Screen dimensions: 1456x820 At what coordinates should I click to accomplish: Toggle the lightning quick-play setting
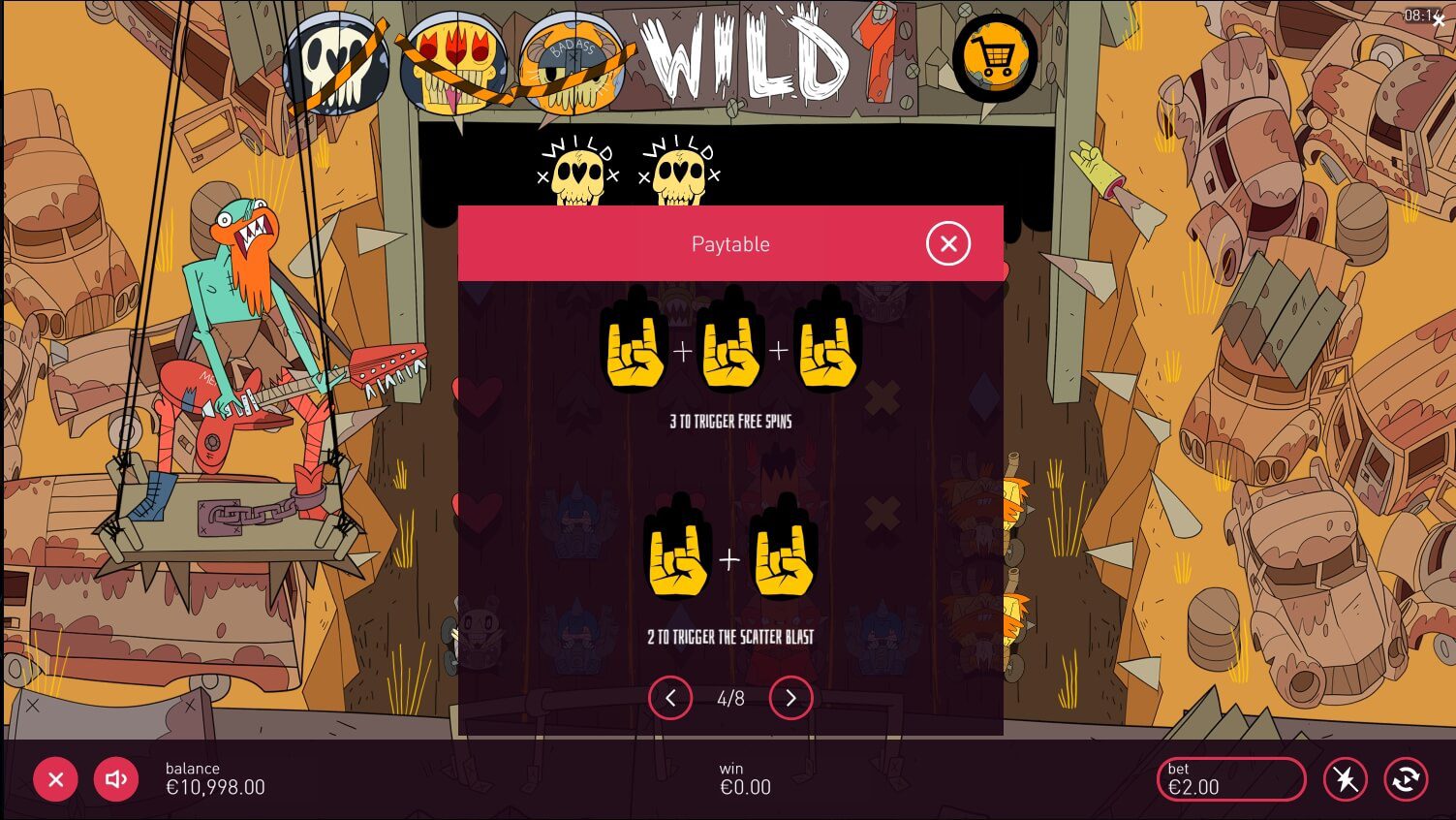pyautogui.click(x=1346, y=778)
